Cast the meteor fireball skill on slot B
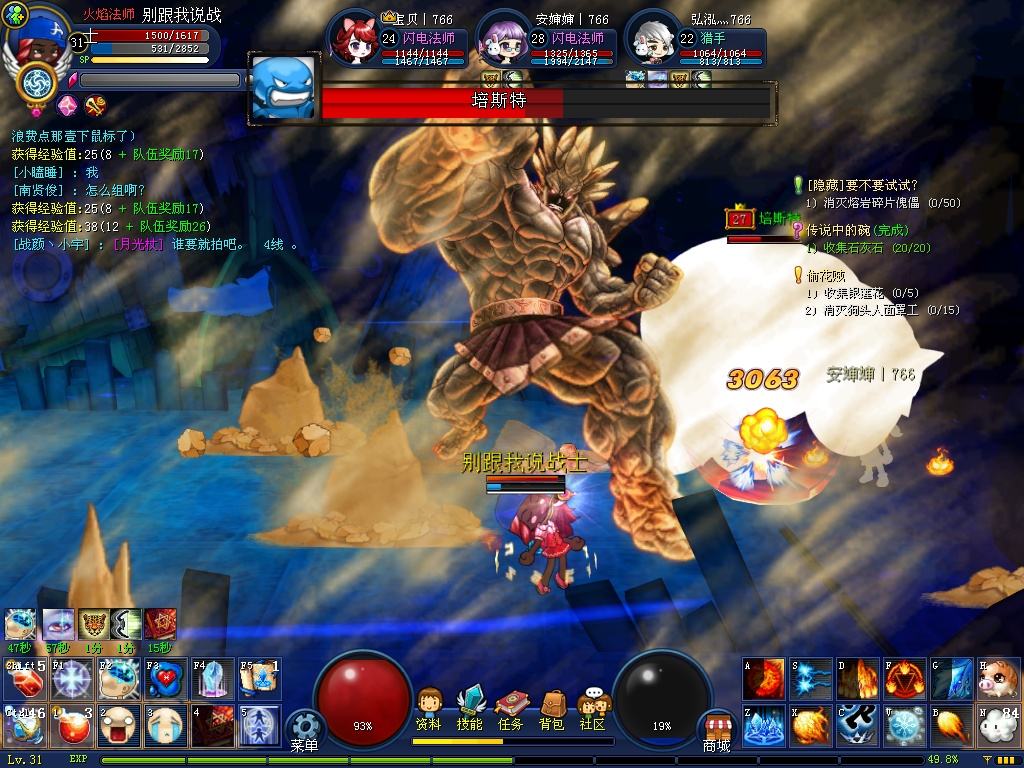 click(953, 726)
